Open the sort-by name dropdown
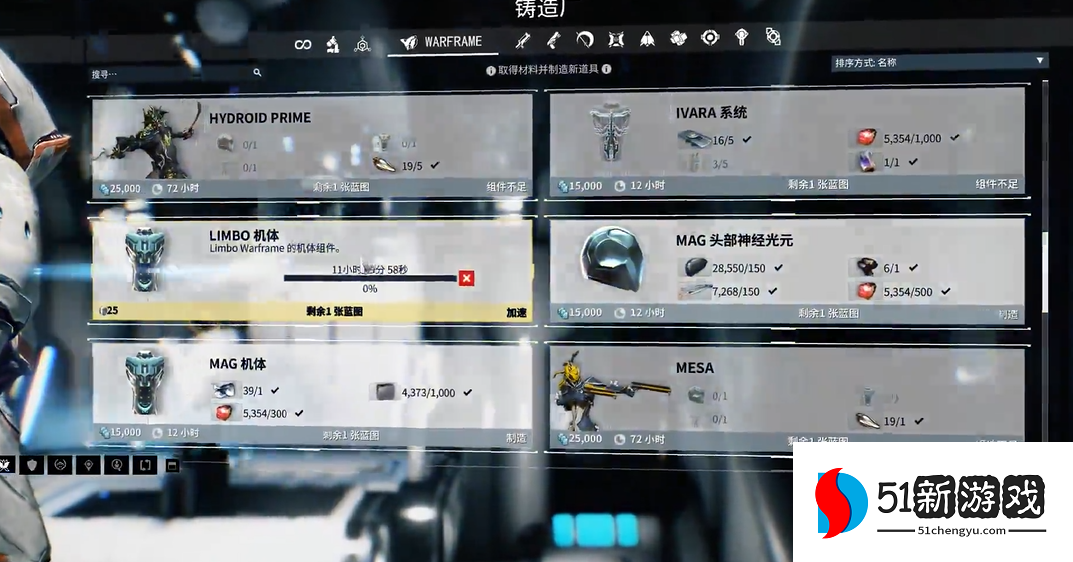 tap(939, 62)
